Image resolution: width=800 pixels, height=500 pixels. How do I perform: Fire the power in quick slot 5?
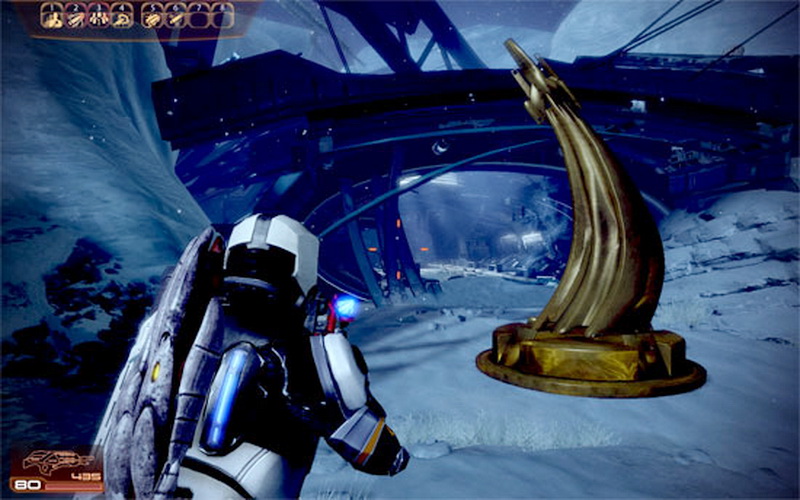click(153, 15)
